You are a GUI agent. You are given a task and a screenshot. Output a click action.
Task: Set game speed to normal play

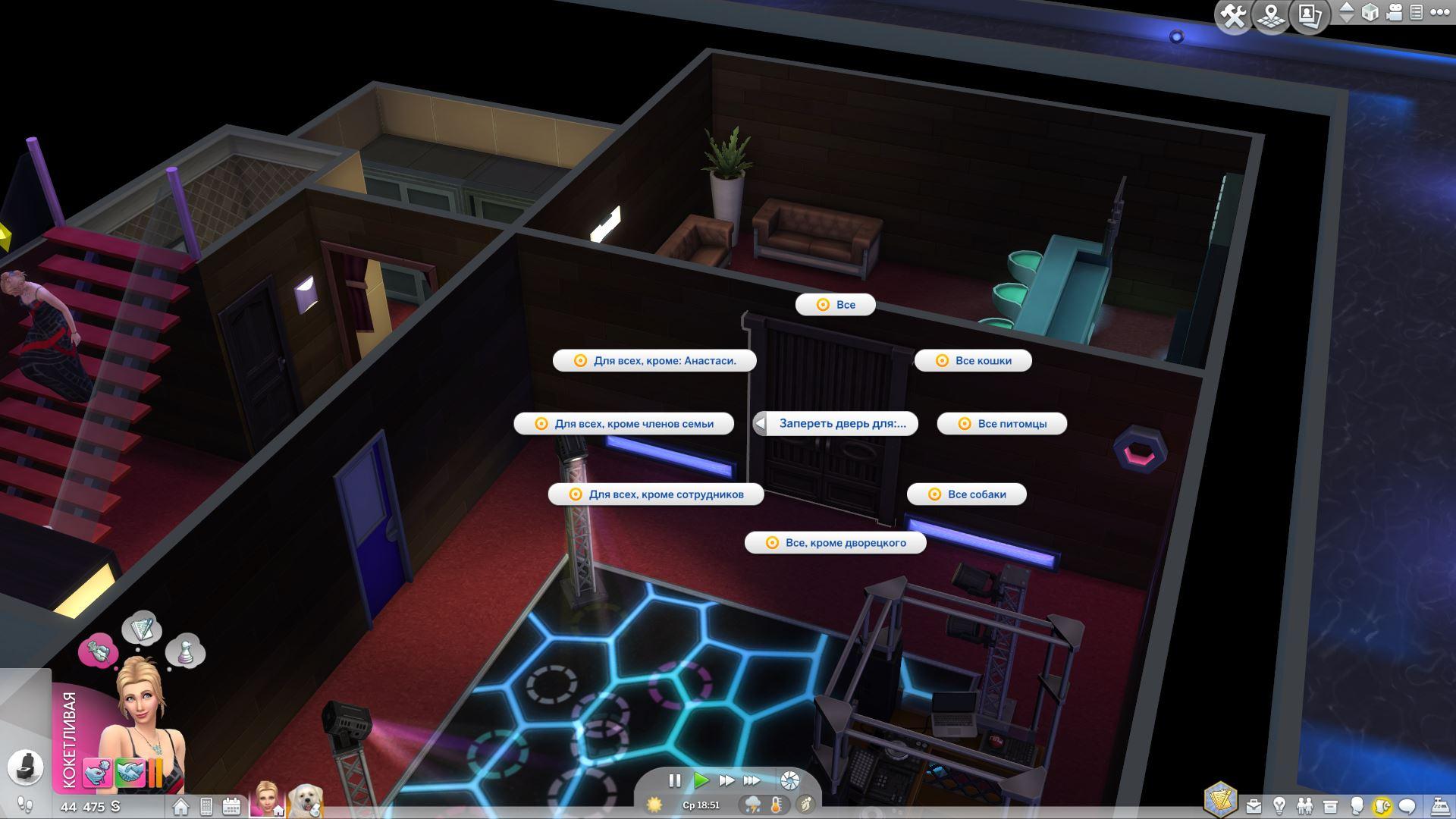click(x=701, y=780)
